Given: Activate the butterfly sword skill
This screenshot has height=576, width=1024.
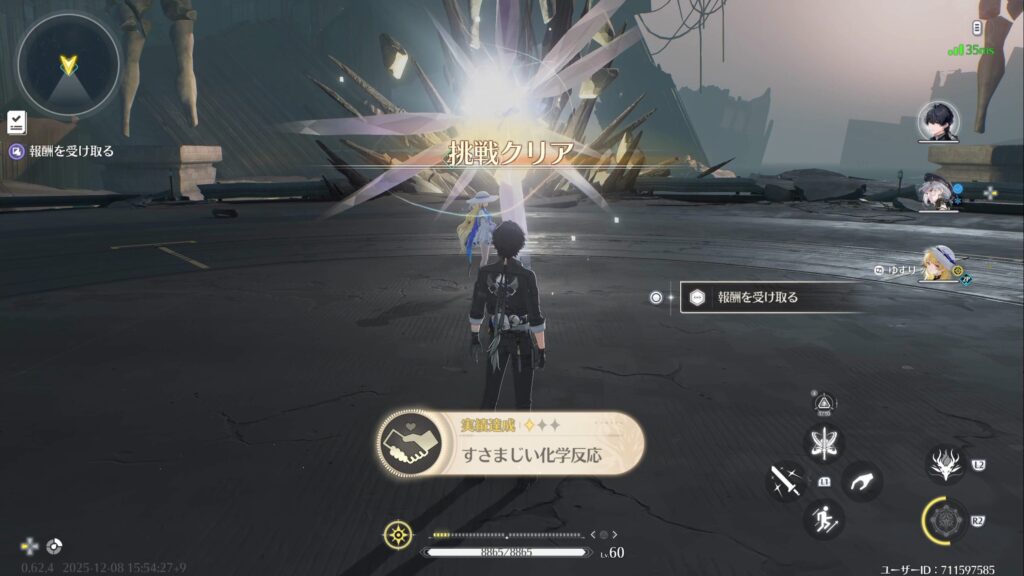Looking at the screenshot, I should [825, 444].
